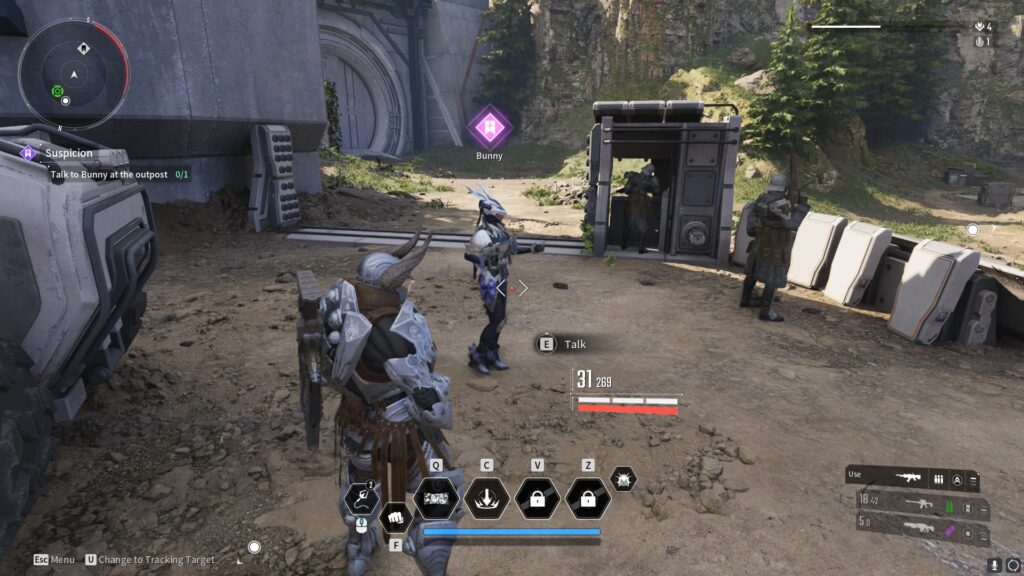Activate the grappling hook ability icon
1024x576 pixels.
[x=360, y=497]
